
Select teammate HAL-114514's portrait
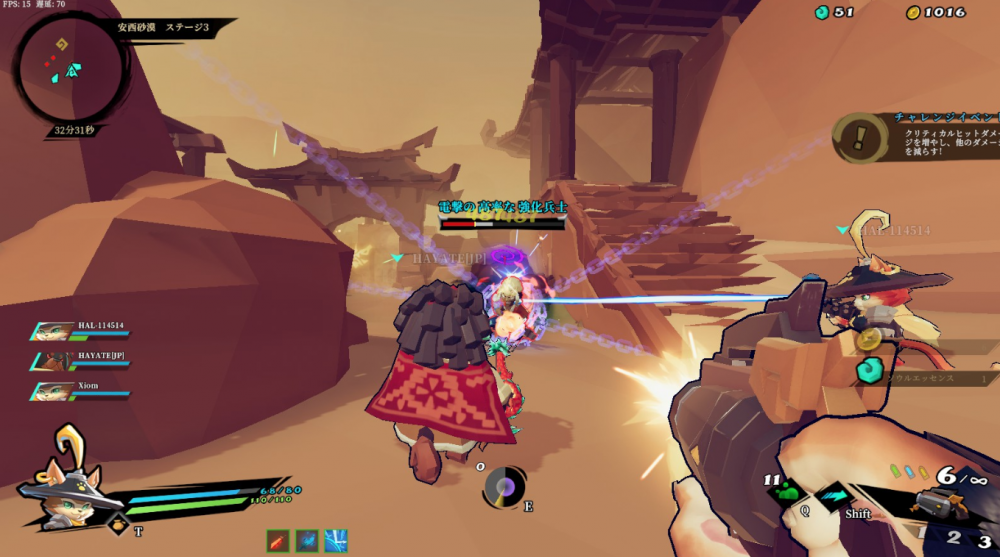(54, 332)
